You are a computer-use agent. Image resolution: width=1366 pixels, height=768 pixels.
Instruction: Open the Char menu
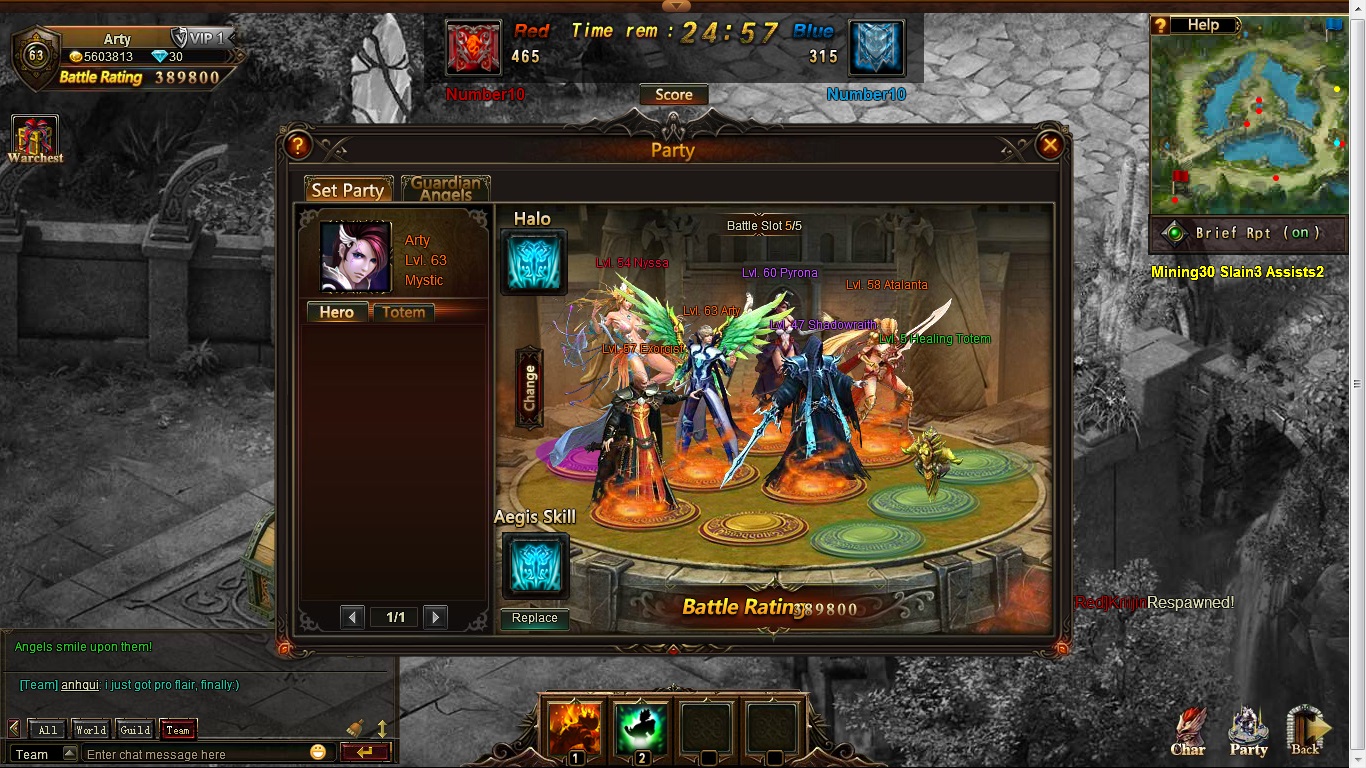point(1188,731)
